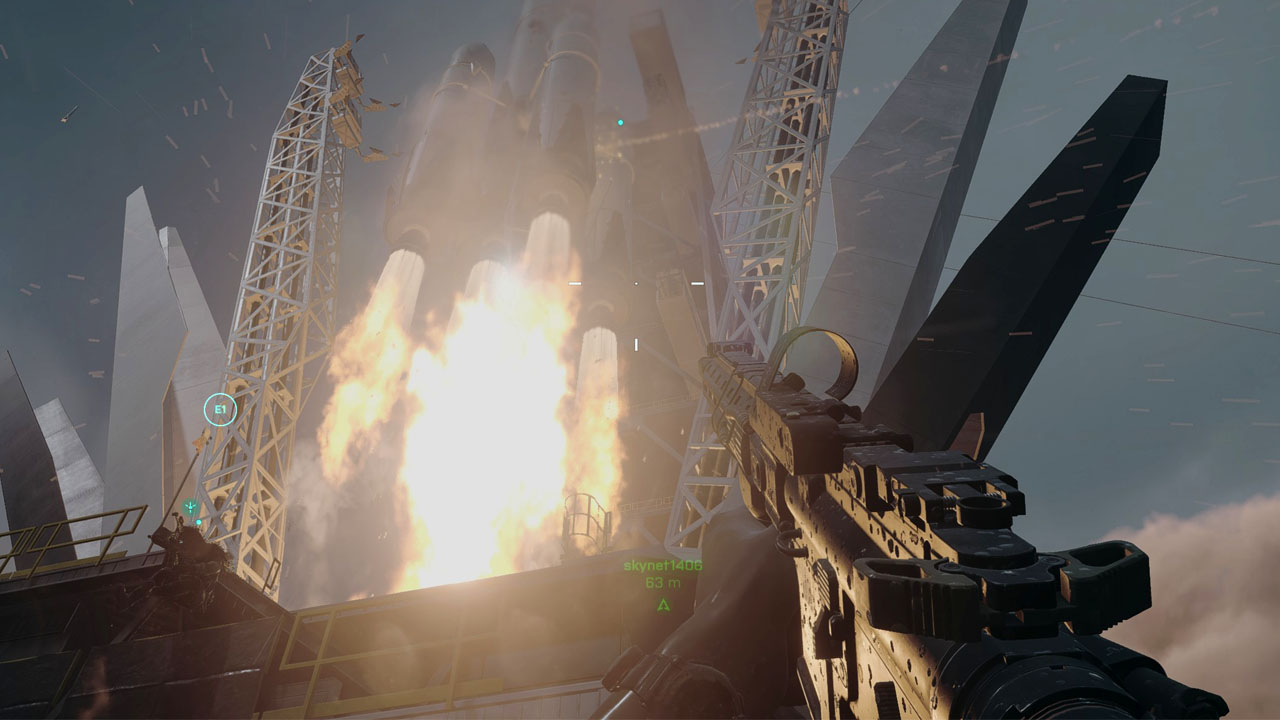
Task: Select the teal helicopter icon below E1
Action: 190,508
